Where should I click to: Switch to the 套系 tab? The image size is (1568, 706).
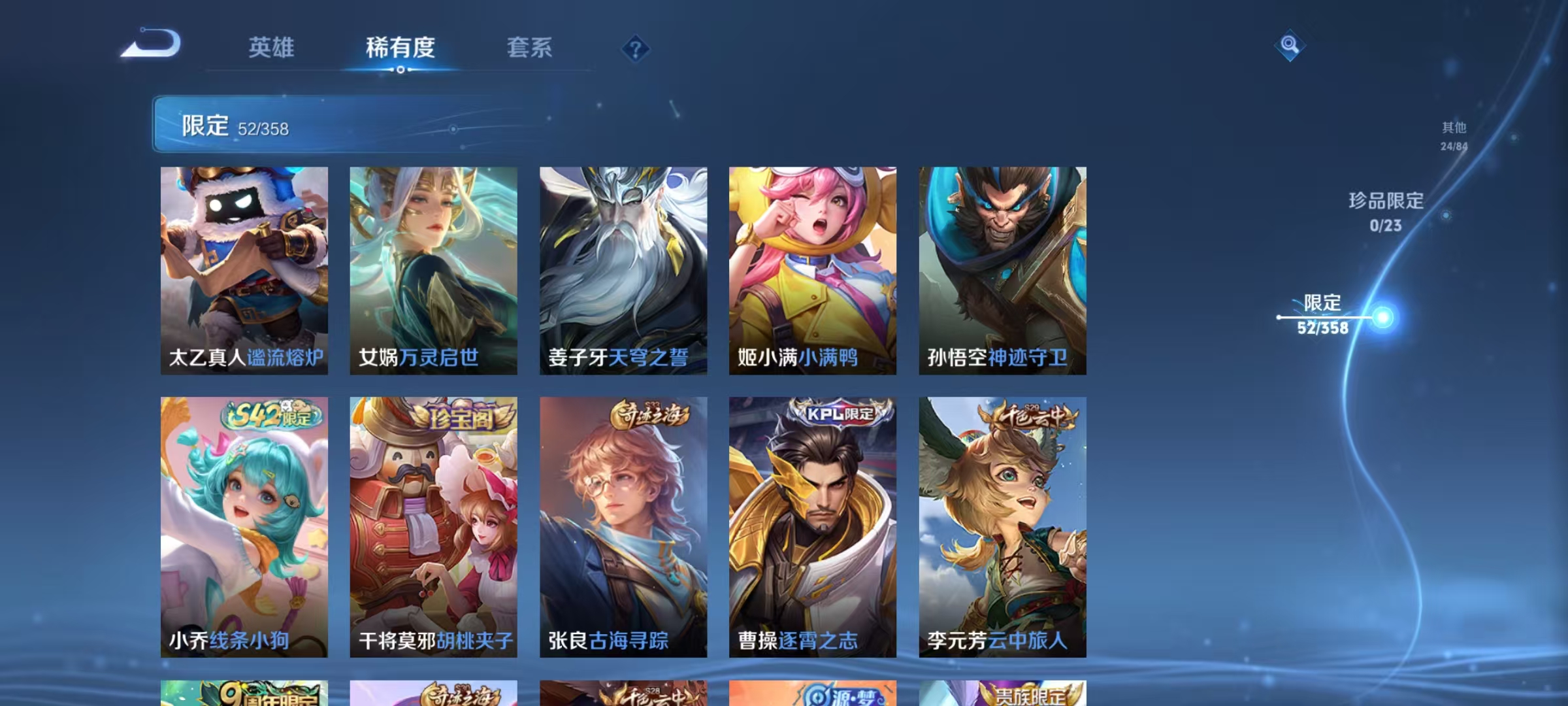(x=532, y=47)
